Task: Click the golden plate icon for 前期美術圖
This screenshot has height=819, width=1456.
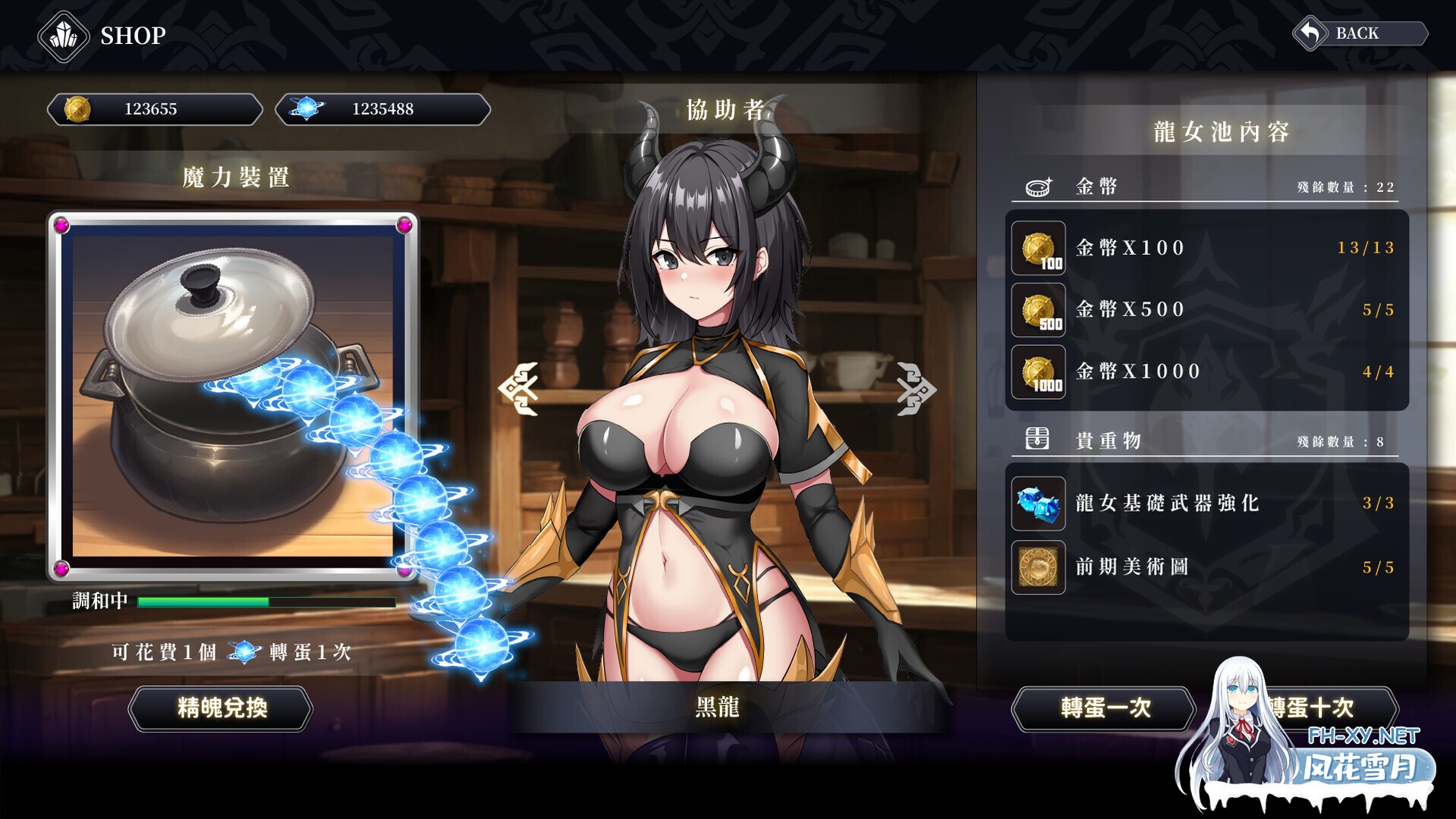Action: point(1038,567)
